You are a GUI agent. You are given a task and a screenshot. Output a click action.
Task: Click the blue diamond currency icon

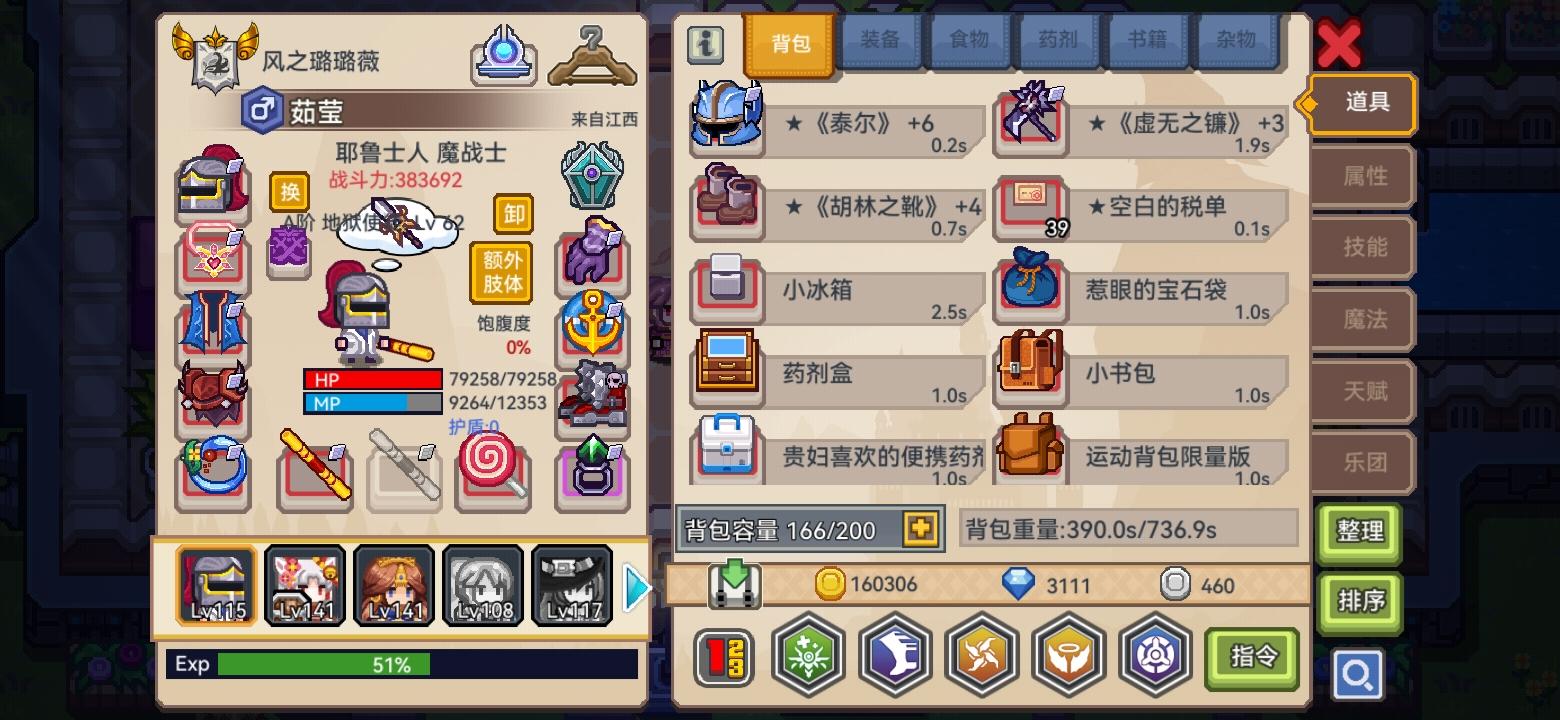click(x=1018, y=585)
